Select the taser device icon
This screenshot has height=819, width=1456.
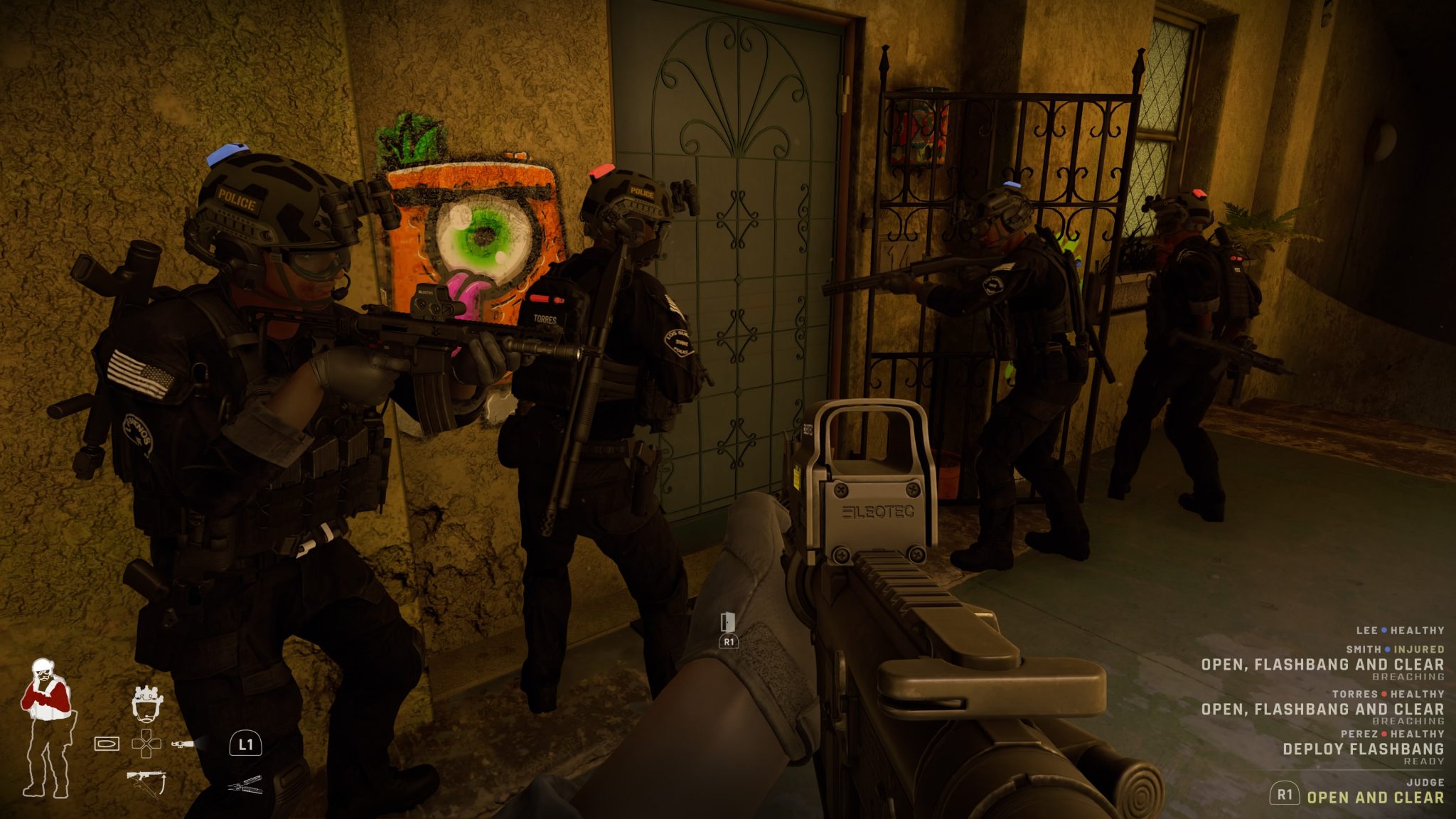[x=182, y=744]
